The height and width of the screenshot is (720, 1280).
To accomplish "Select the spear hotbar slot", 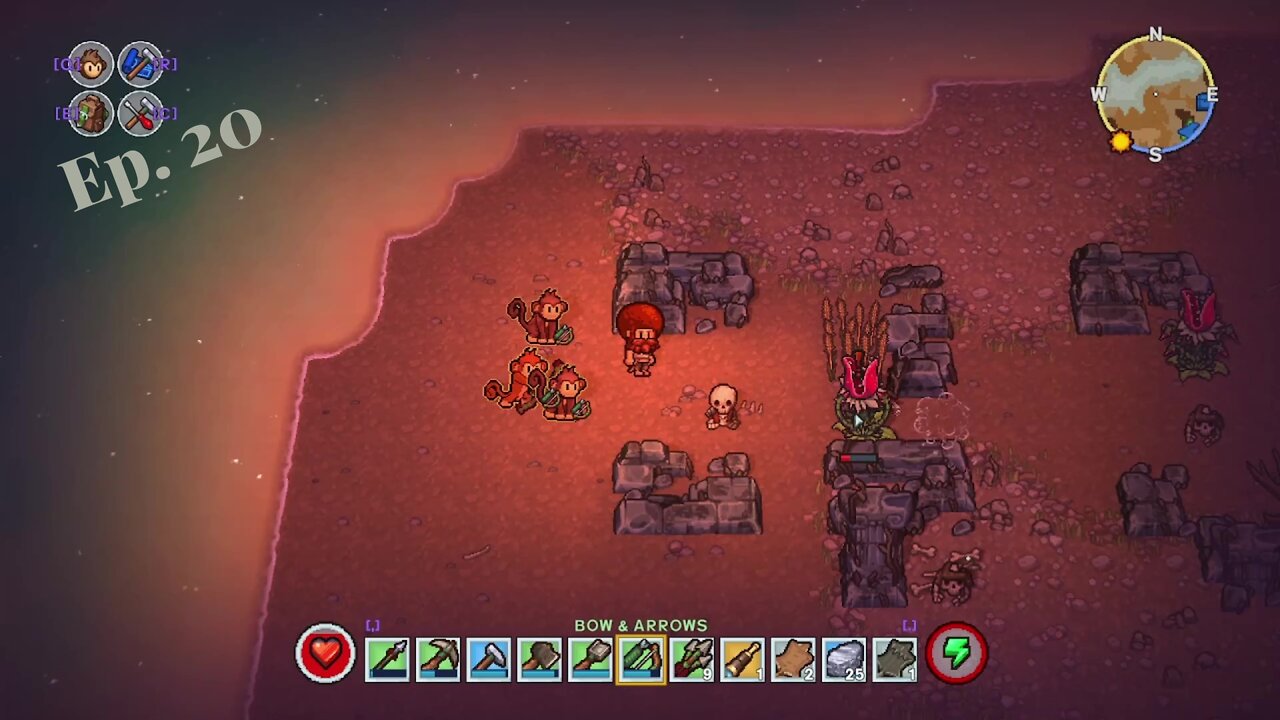I will [x=387, y=659].
